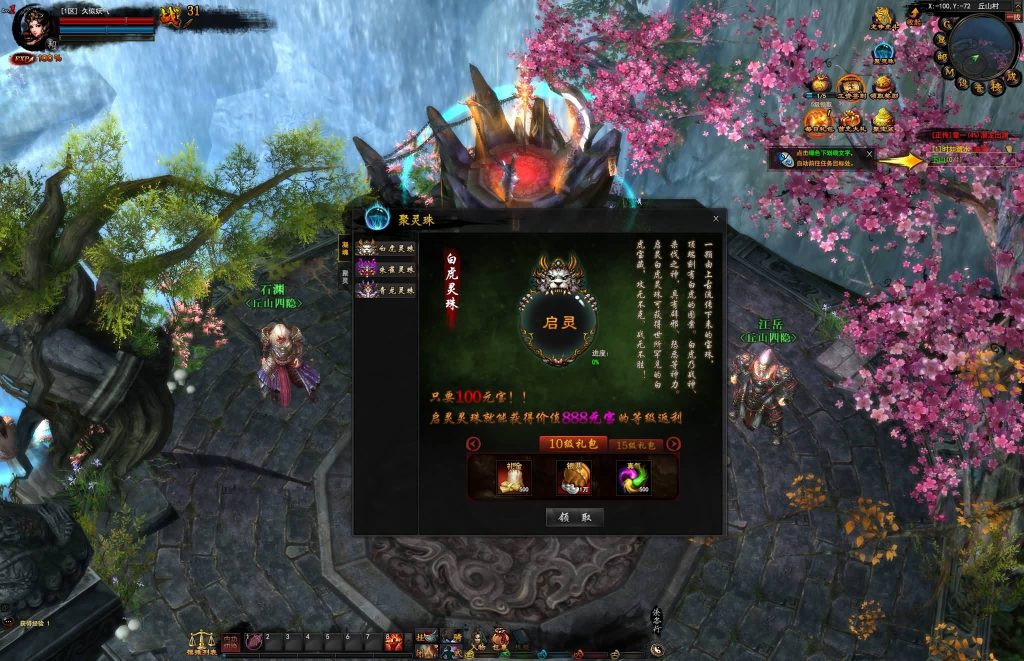Open the 聚灵珠 blue orb HUD icon
This screenshot has height=661, width=1024.
[x=882, y=51]
